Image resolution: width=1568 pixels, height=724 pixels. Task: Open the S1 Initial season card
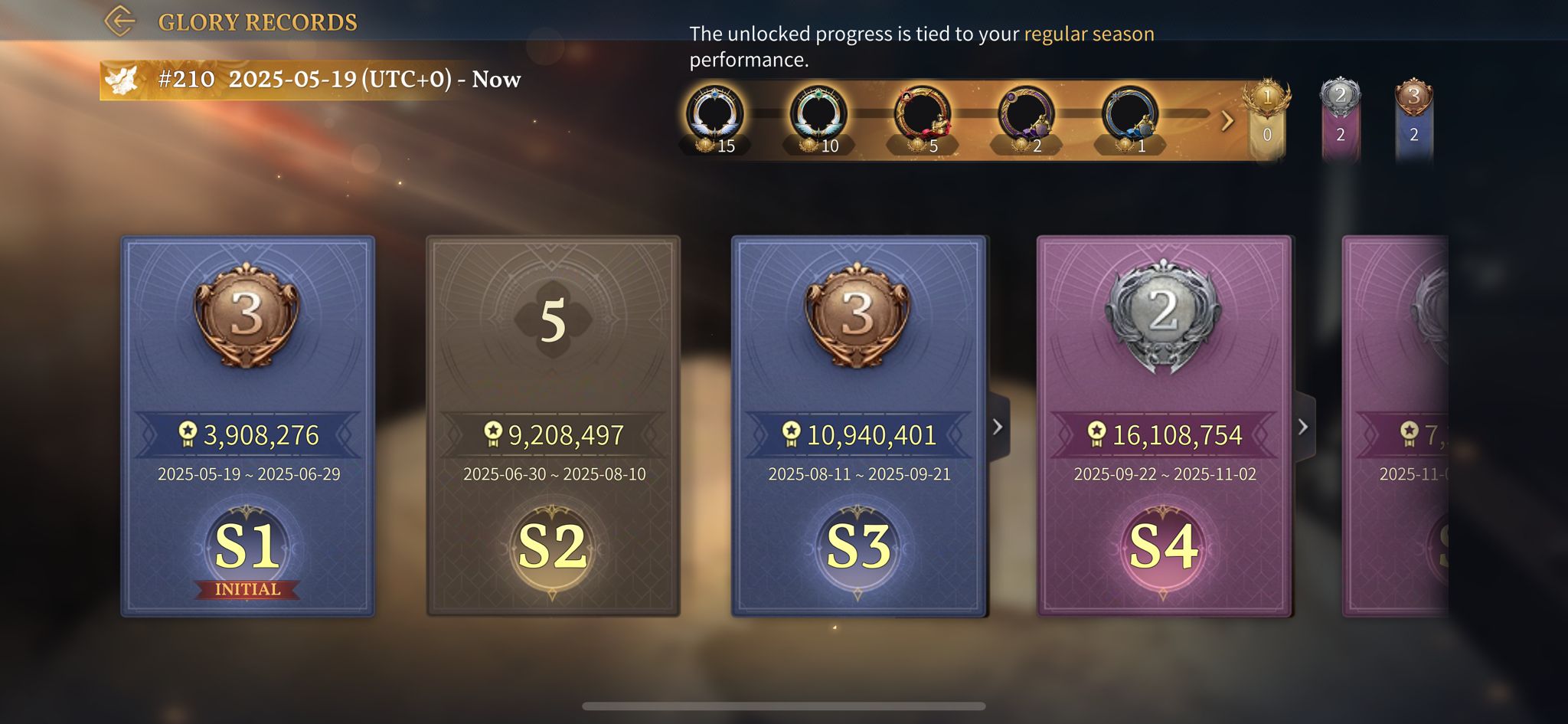247,425
